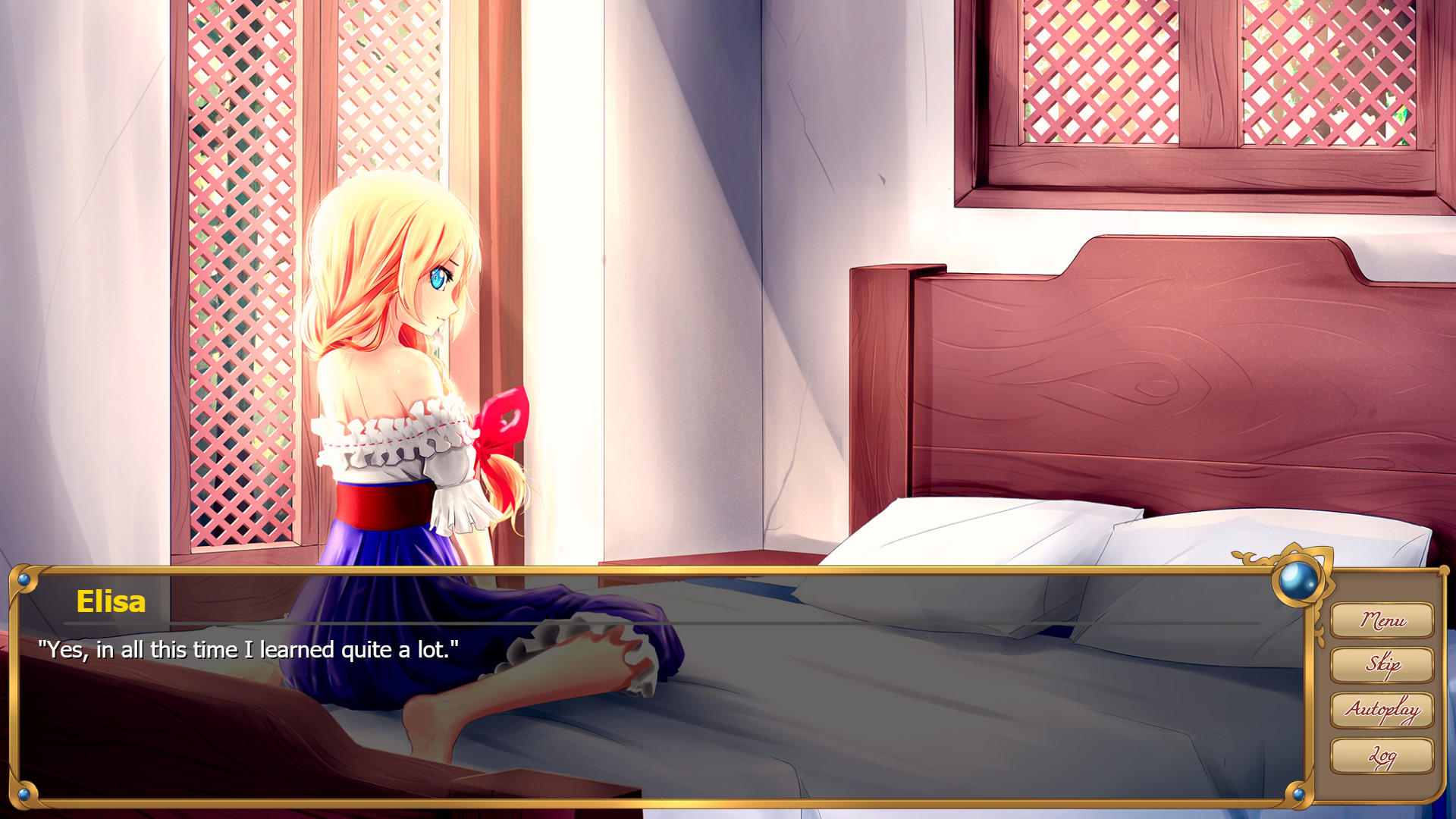Viewport: 1456px width, 819px height.
Task: Click the blue orb decoration near the side panel top
Action: (1299, 576)
